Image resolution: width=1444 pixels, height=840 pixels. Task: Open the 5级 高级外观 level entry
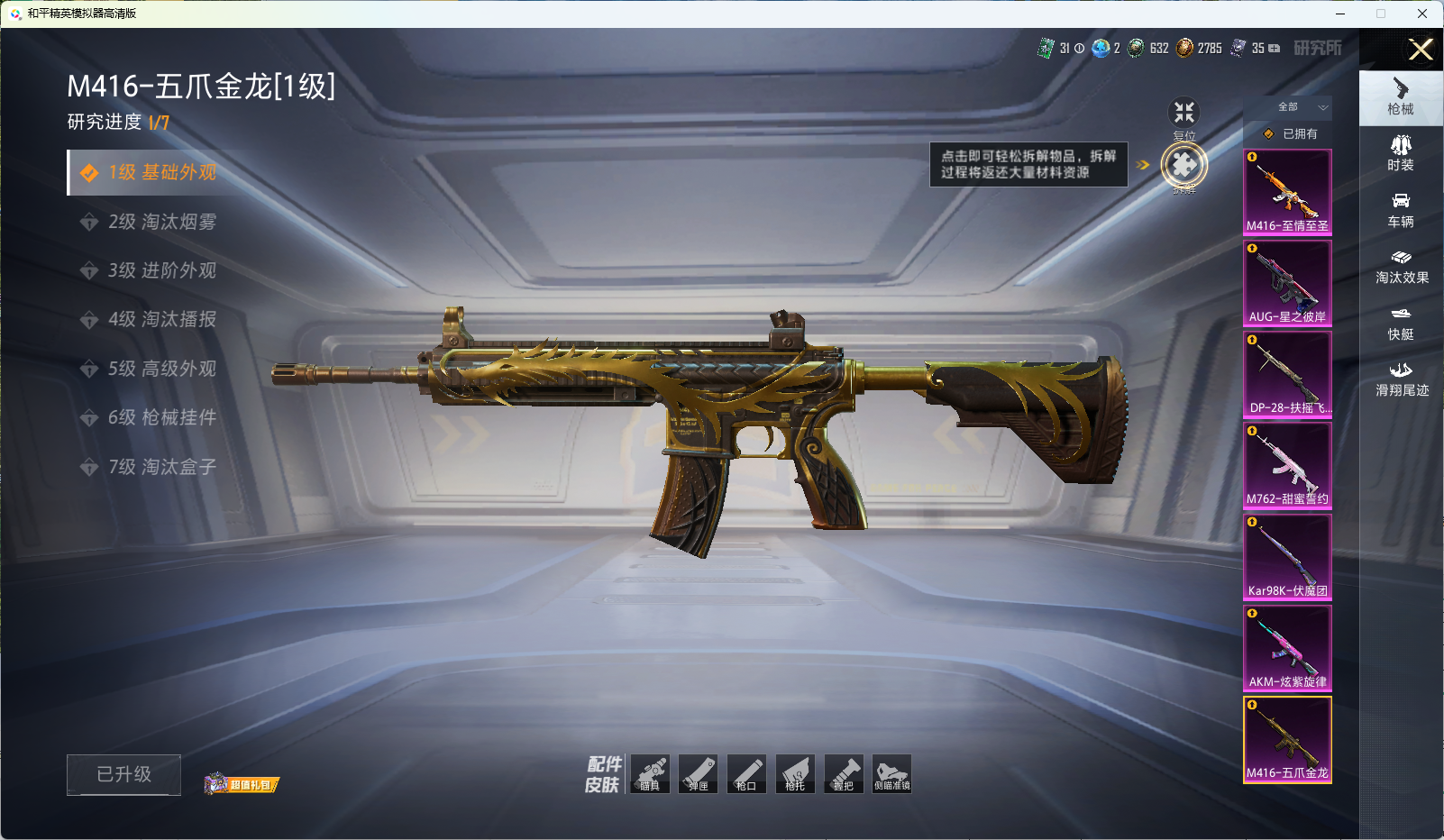pos(161,369)
